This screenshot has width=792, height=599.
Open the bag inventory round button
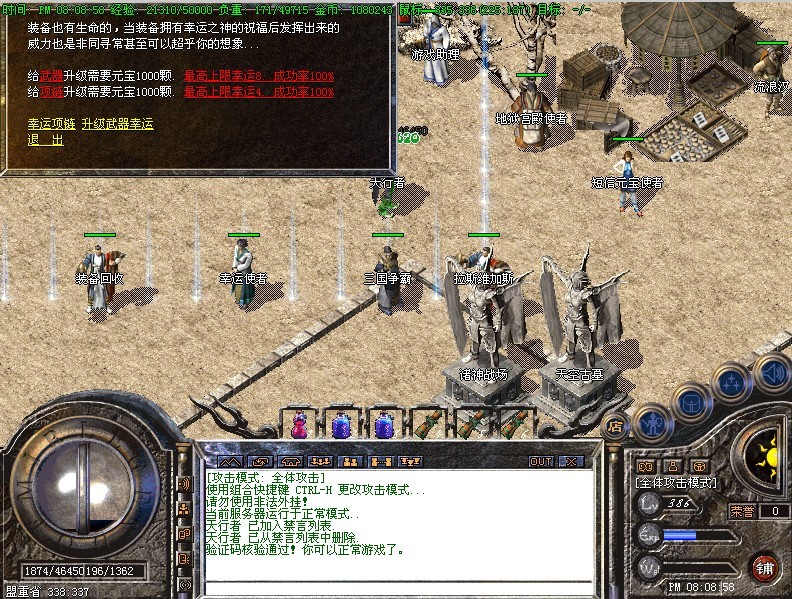coord(692,401)
